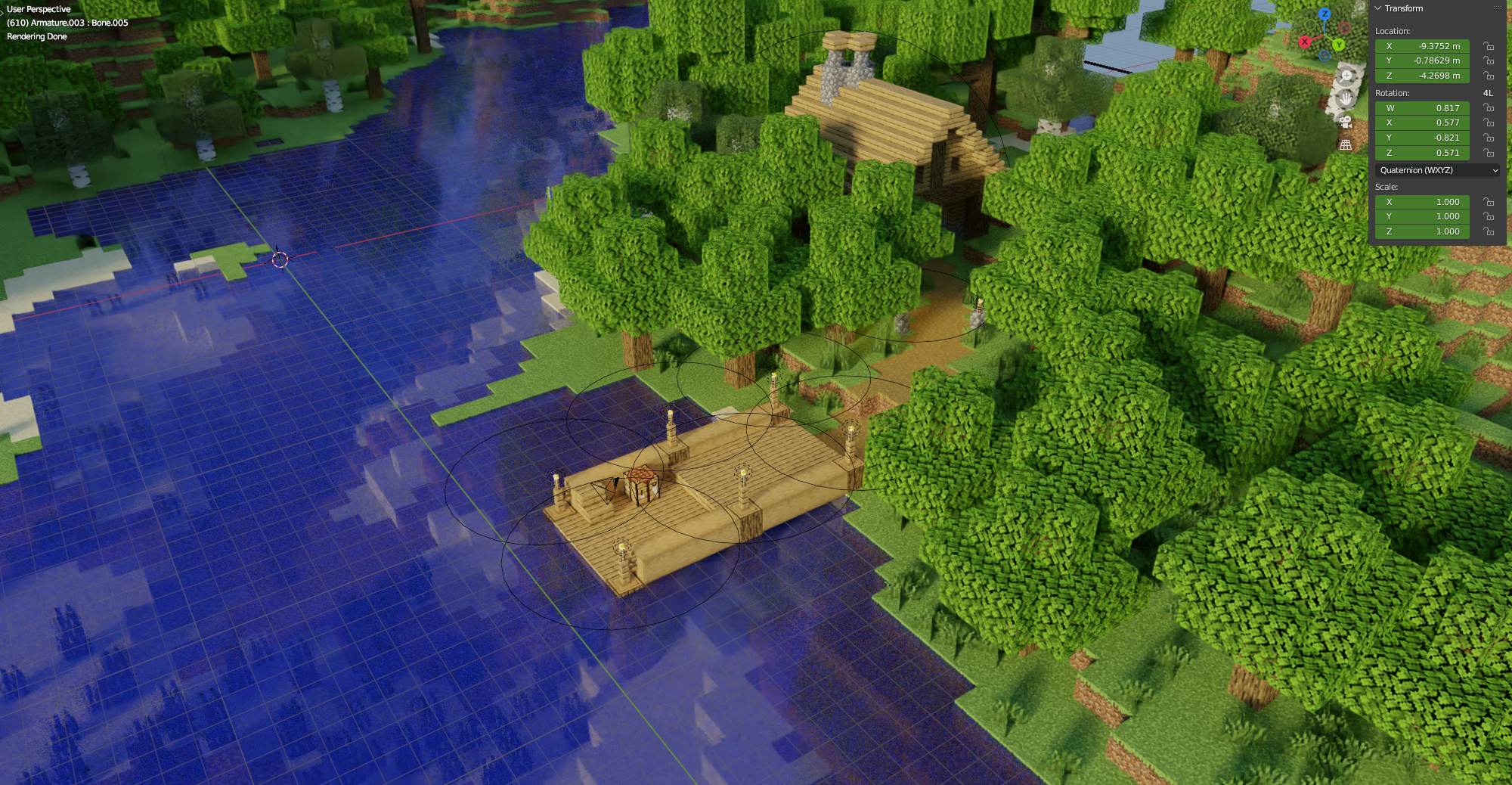Lock the Rotation Z channel
This screenshot has width=1512, height=785.
(x=1488, y=153)
